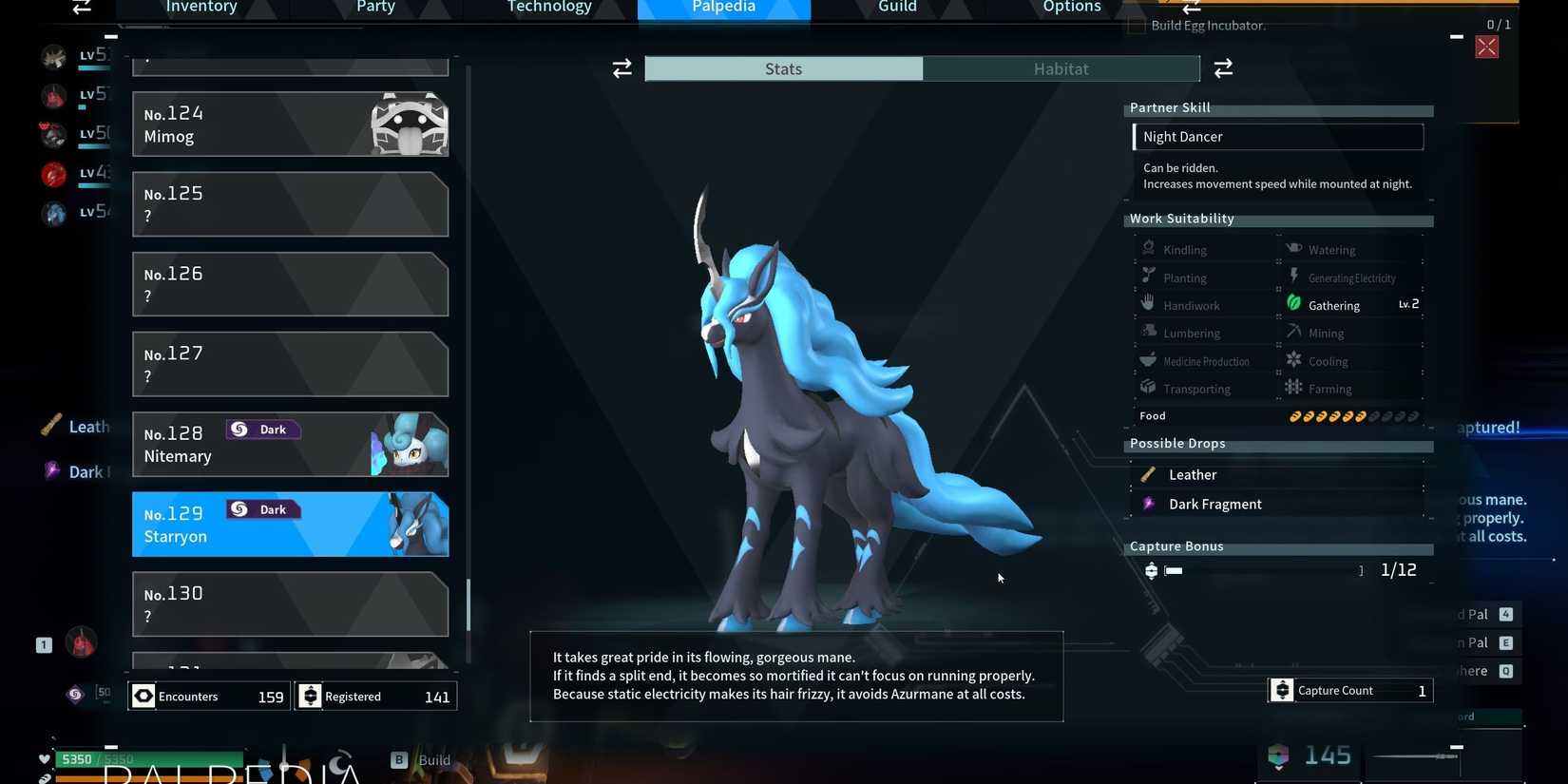Select the Gathering work suitability icon
The width and height of the screenshot is (1568, 784).
coord(1293,303)
